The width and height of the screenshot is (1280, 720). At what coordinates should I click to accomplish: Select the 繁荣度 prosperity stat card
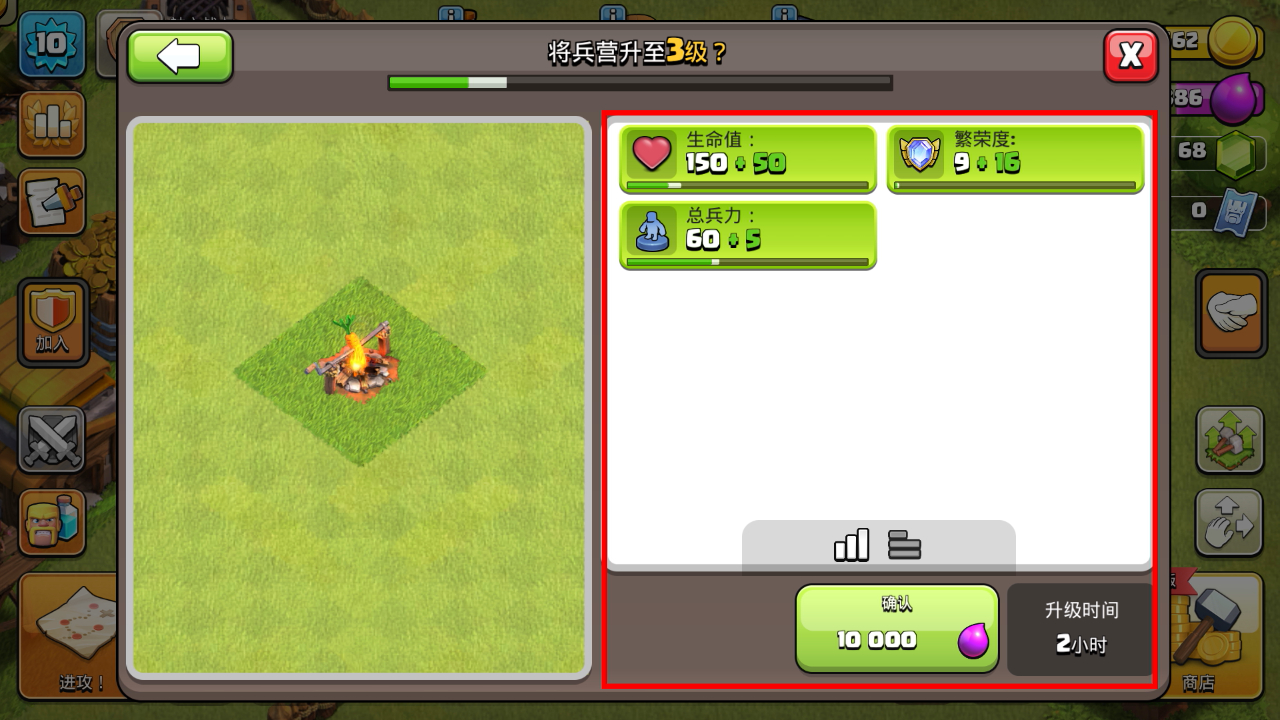1015,158
